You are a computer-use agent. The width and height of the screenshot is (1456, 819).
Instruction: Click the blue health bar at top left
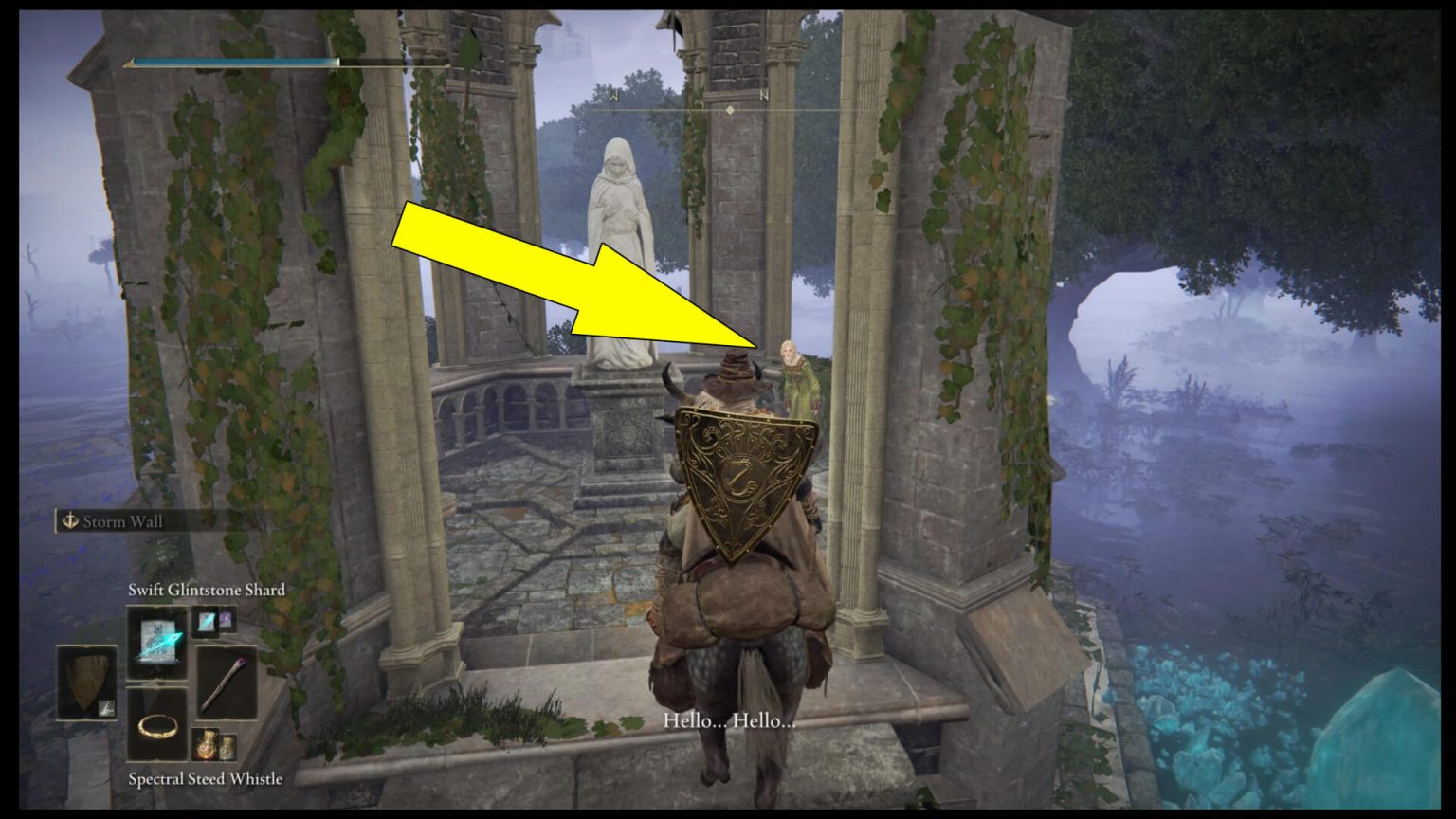coord(232,60)
